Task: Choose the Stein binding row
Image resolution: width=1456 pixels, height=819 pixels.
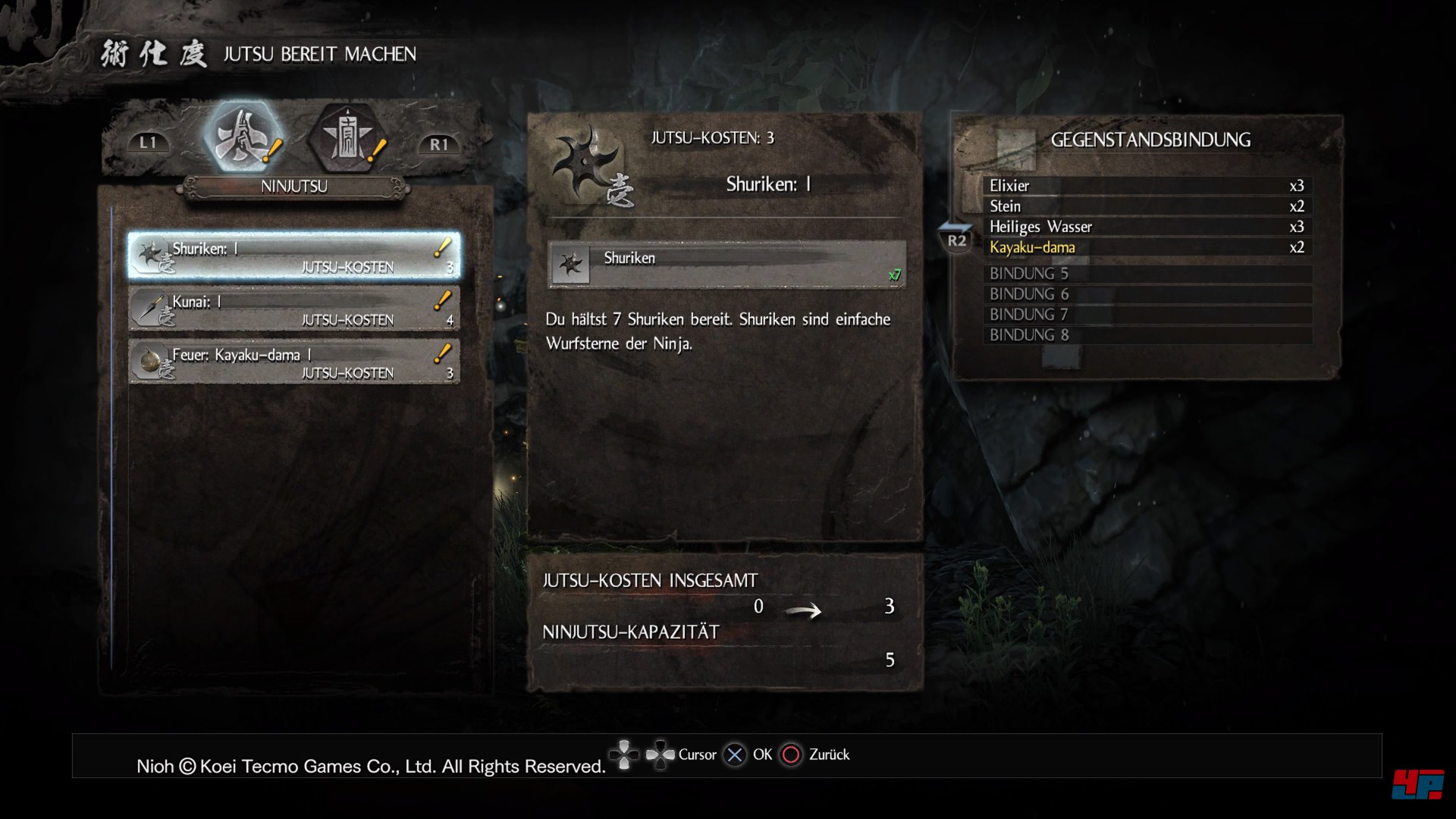Action: (1147, 206)
